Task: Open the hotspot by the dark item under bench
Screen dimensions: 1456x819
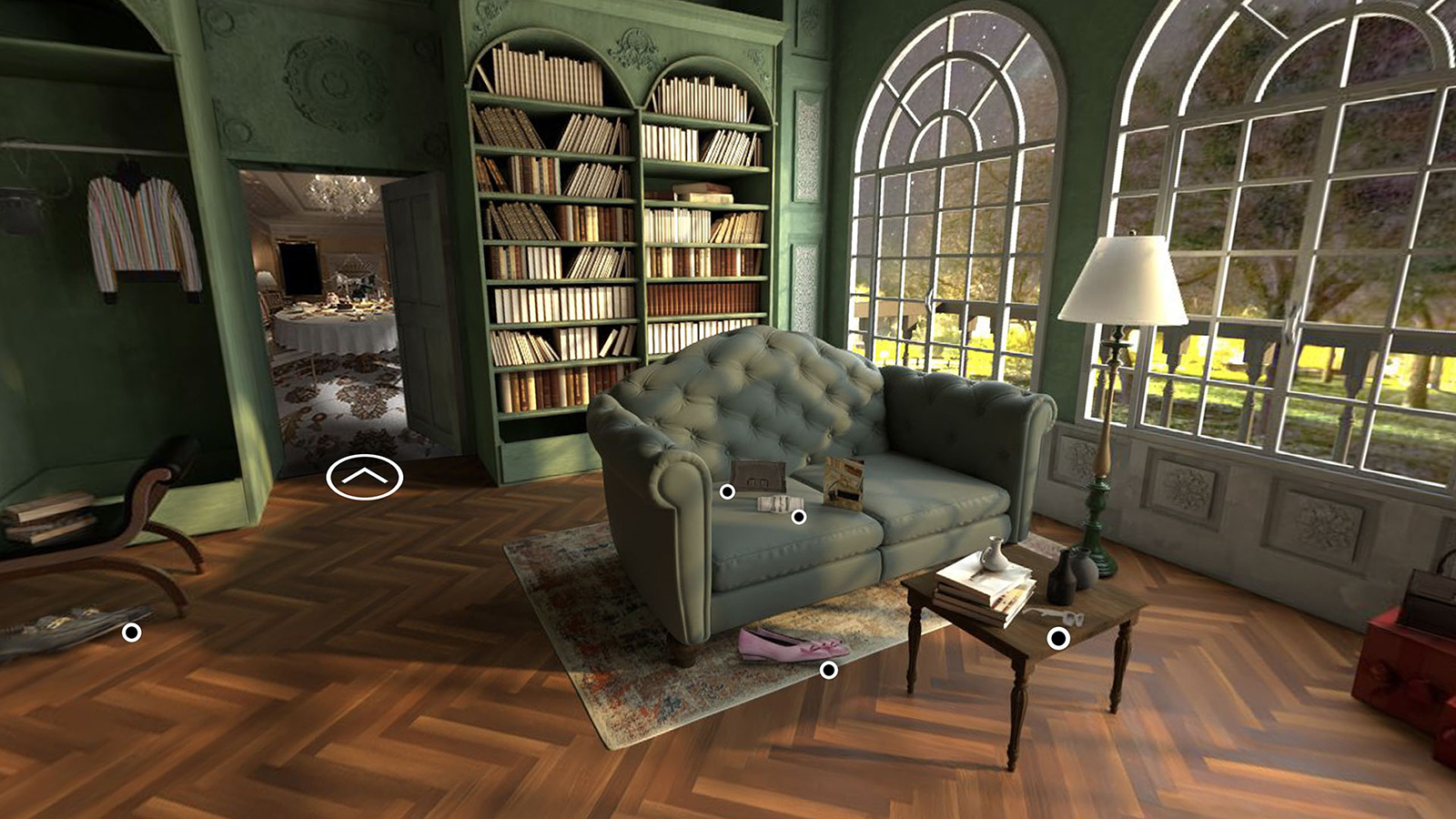Action: (132, 632)
